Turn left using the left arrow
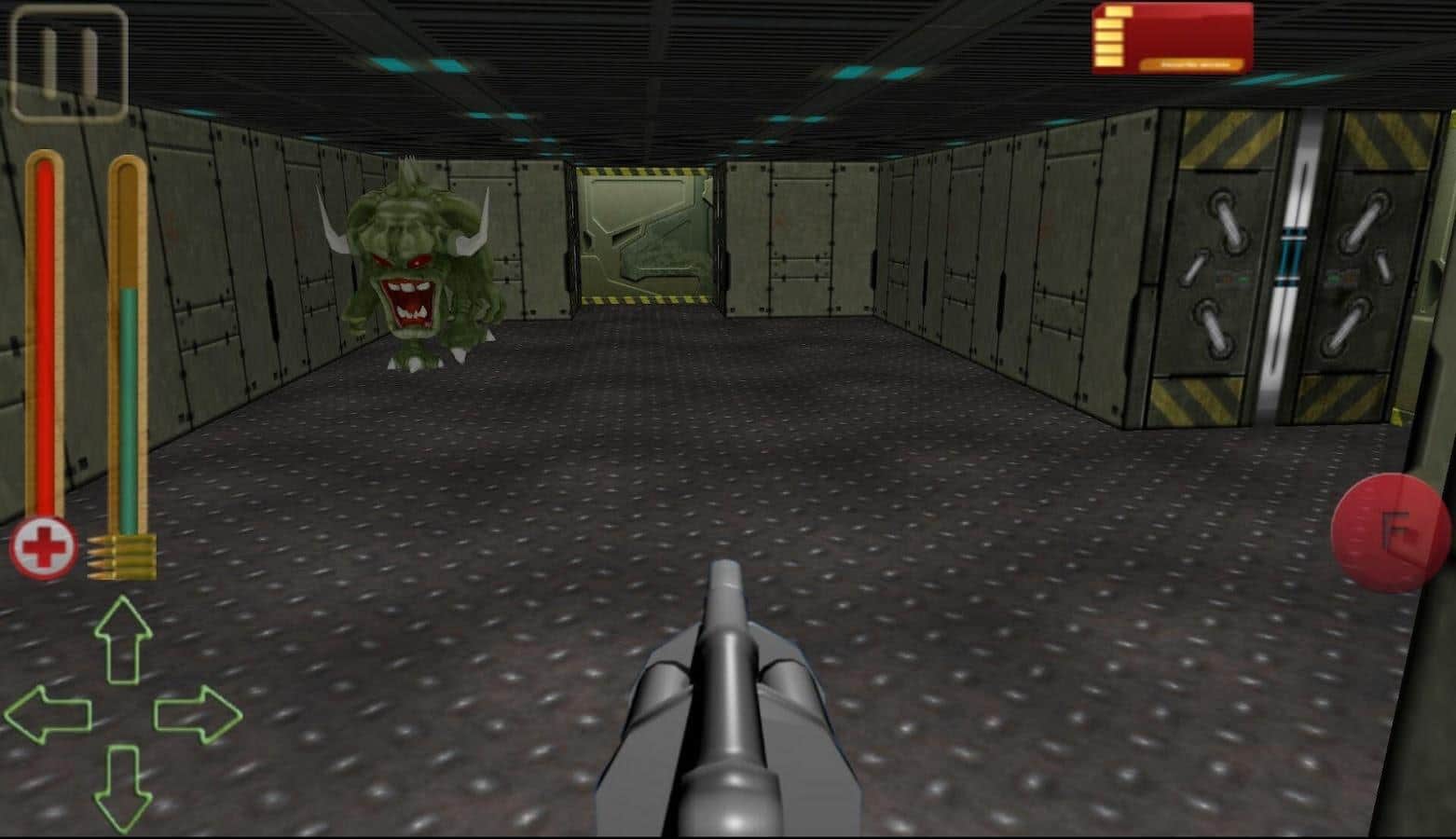The width and height of the screenshot is (1456, 839). [48, 714]
